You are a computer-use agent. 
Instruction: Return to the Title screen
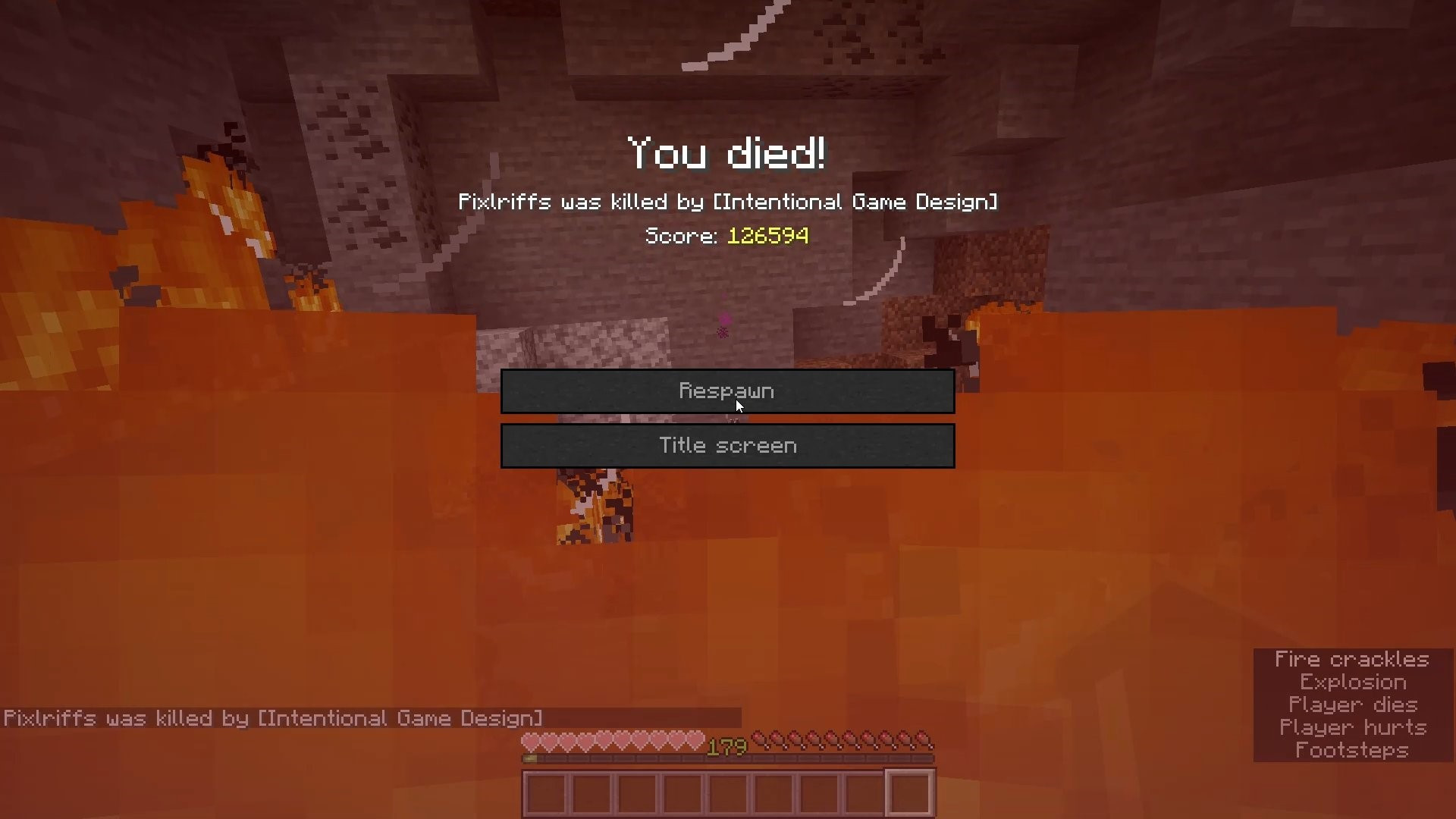(727, 446)
